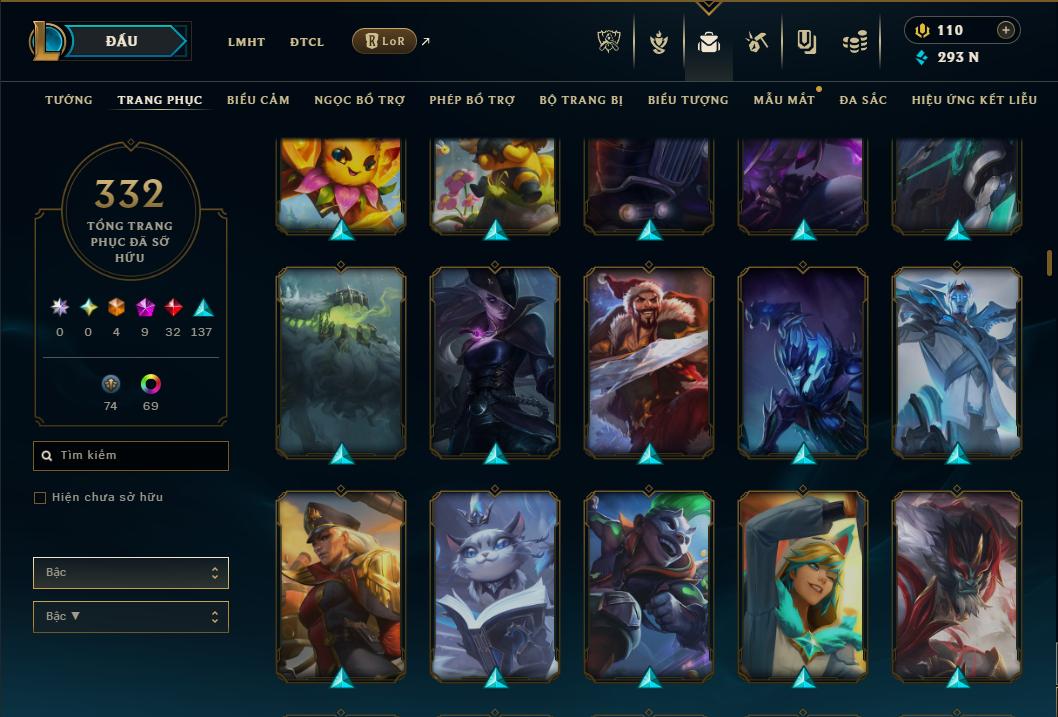Screen dimensions: 1058x717
Task: Switch to the TƯỚNG tab
Action: click(x=69, y=100)
